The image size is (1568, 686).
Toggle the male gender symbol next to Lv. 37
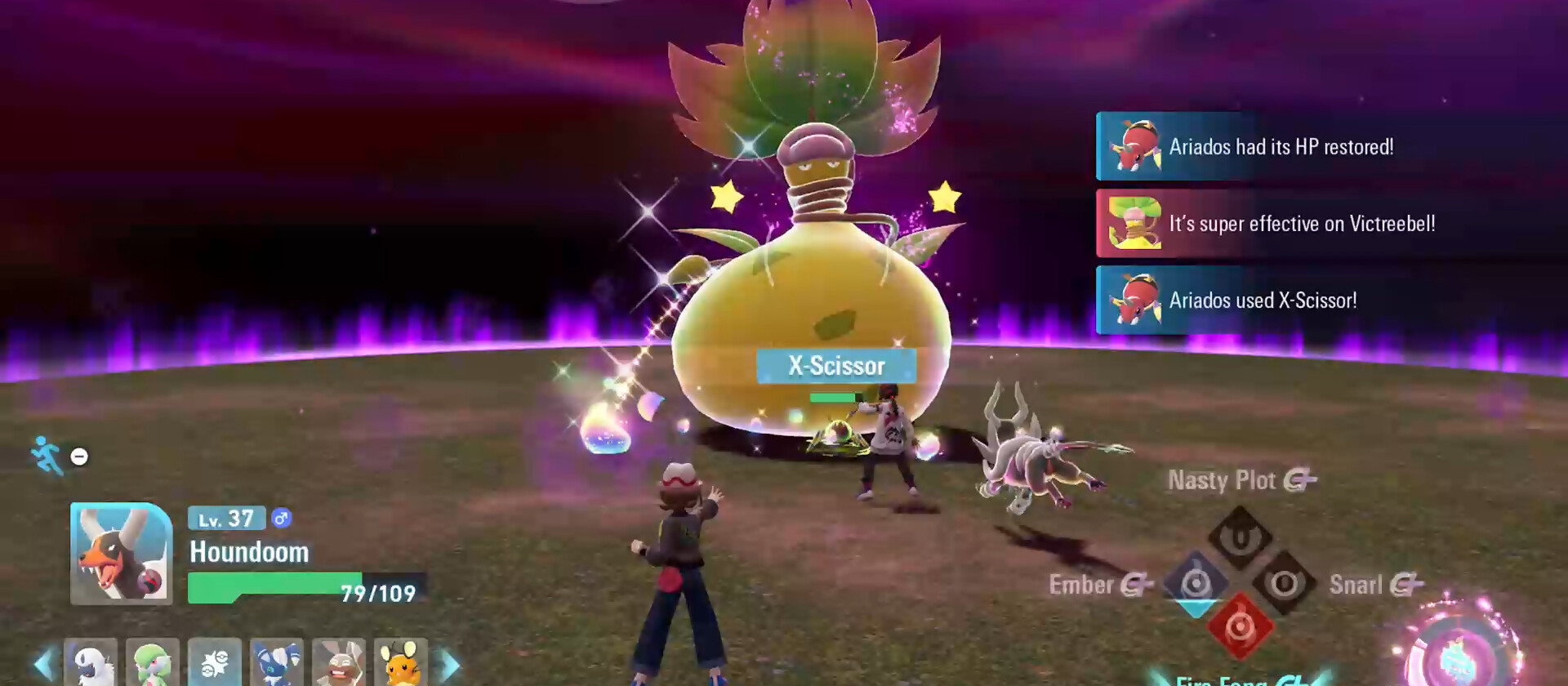[282, 518]
